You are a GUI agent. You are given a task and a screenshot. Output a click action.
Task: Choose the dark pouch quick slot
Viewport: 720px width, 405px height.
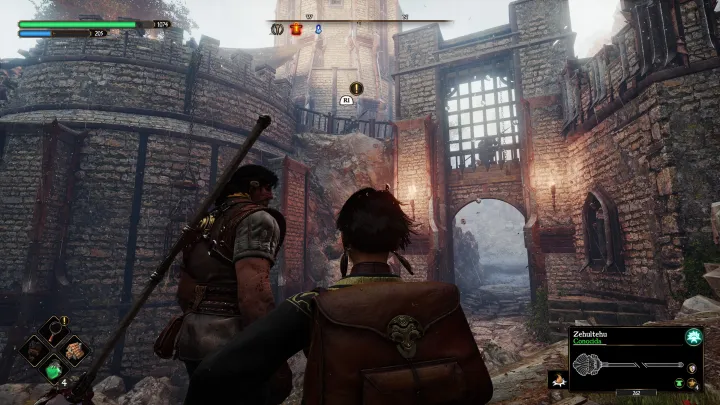(x=32, y=352)
